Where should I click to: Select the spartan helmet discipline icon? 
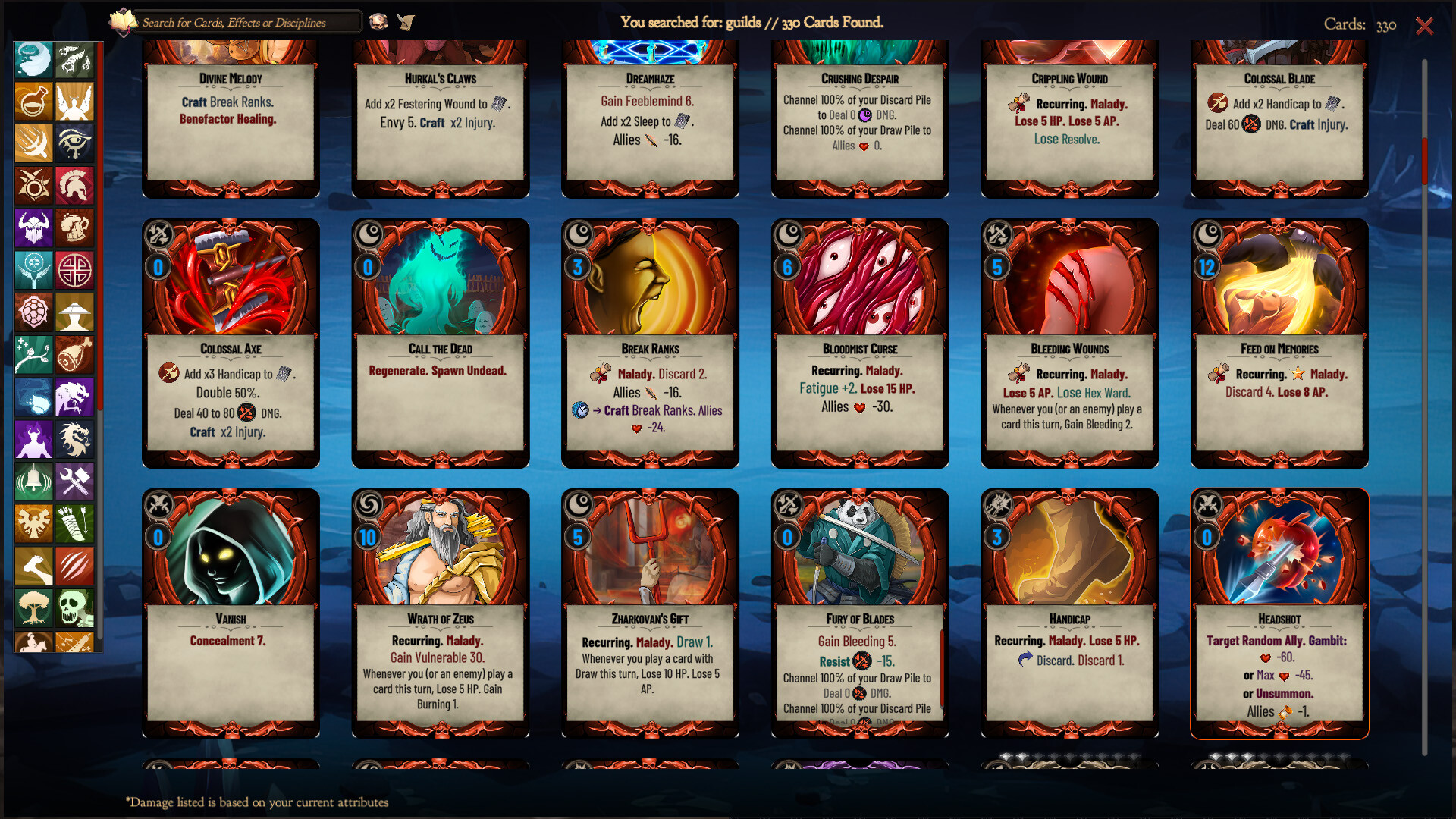click(x=75, y=186)
